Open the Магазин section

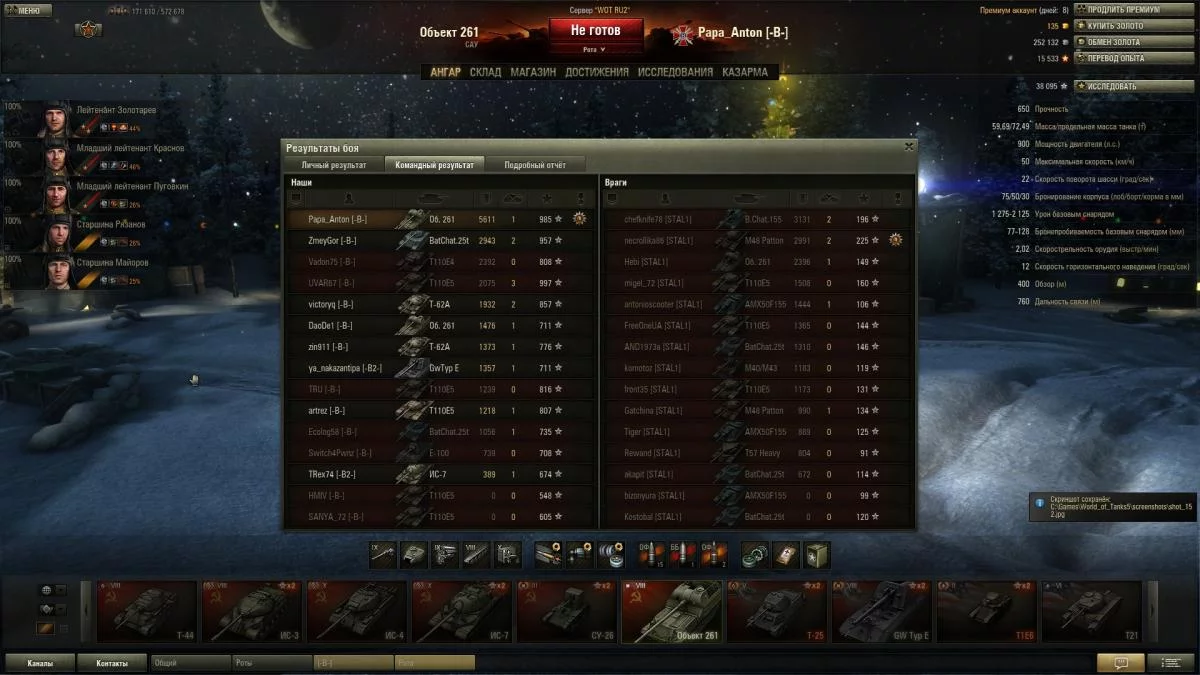533,72
